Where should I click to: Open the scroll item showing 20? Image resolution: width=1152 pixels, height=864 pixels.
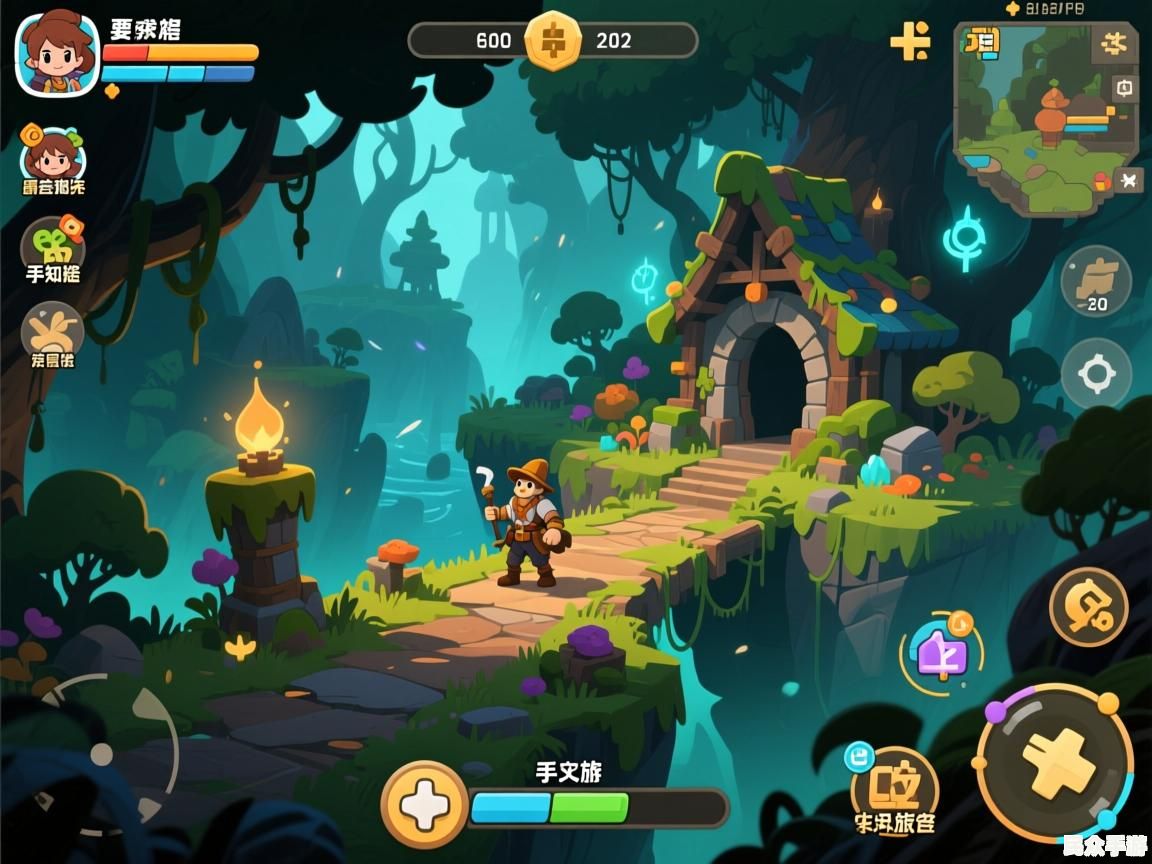pos(1096,282)
